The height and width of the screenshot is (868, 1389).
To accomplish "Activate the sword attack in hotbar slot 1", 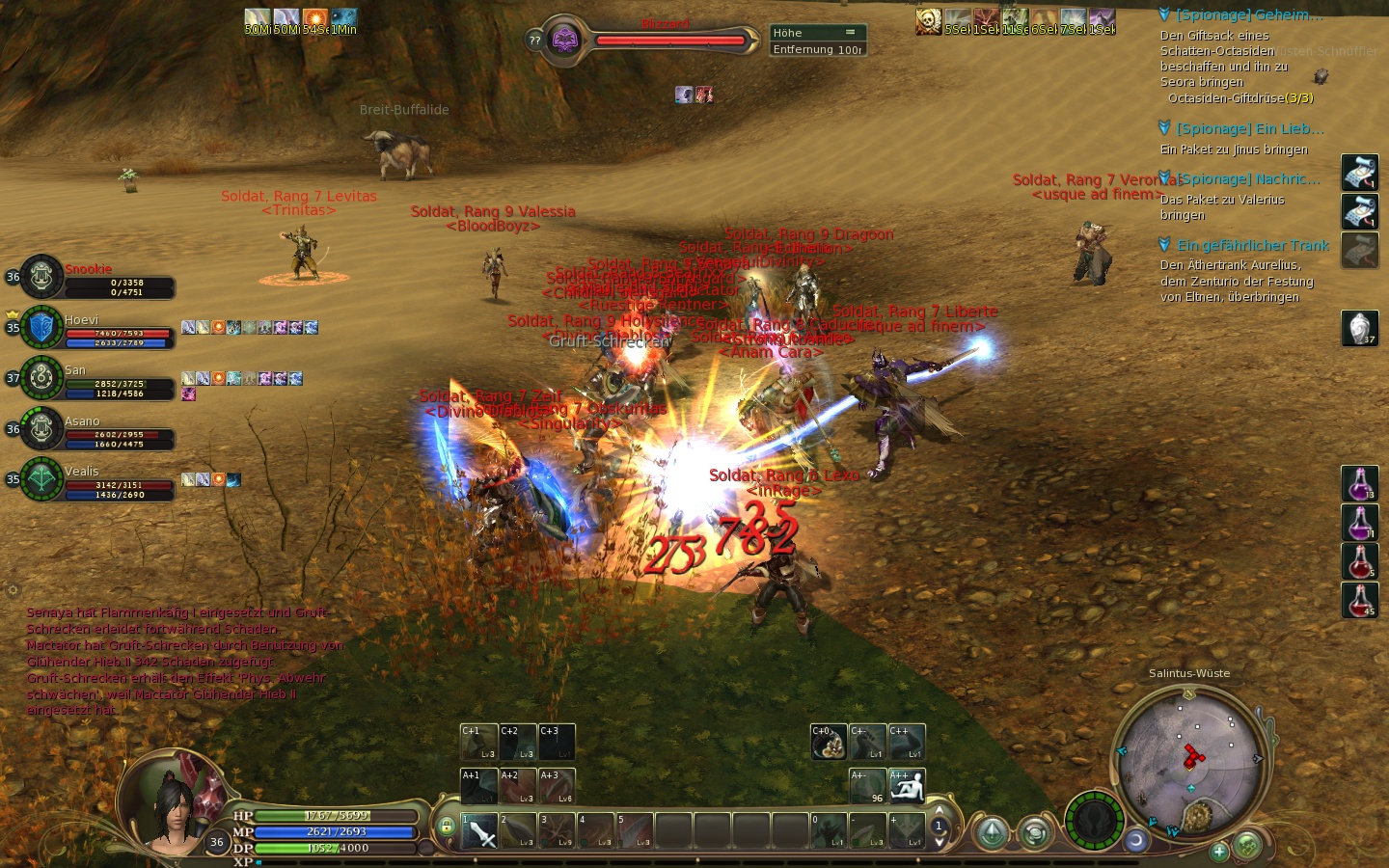I will click(x=479, y=831).
